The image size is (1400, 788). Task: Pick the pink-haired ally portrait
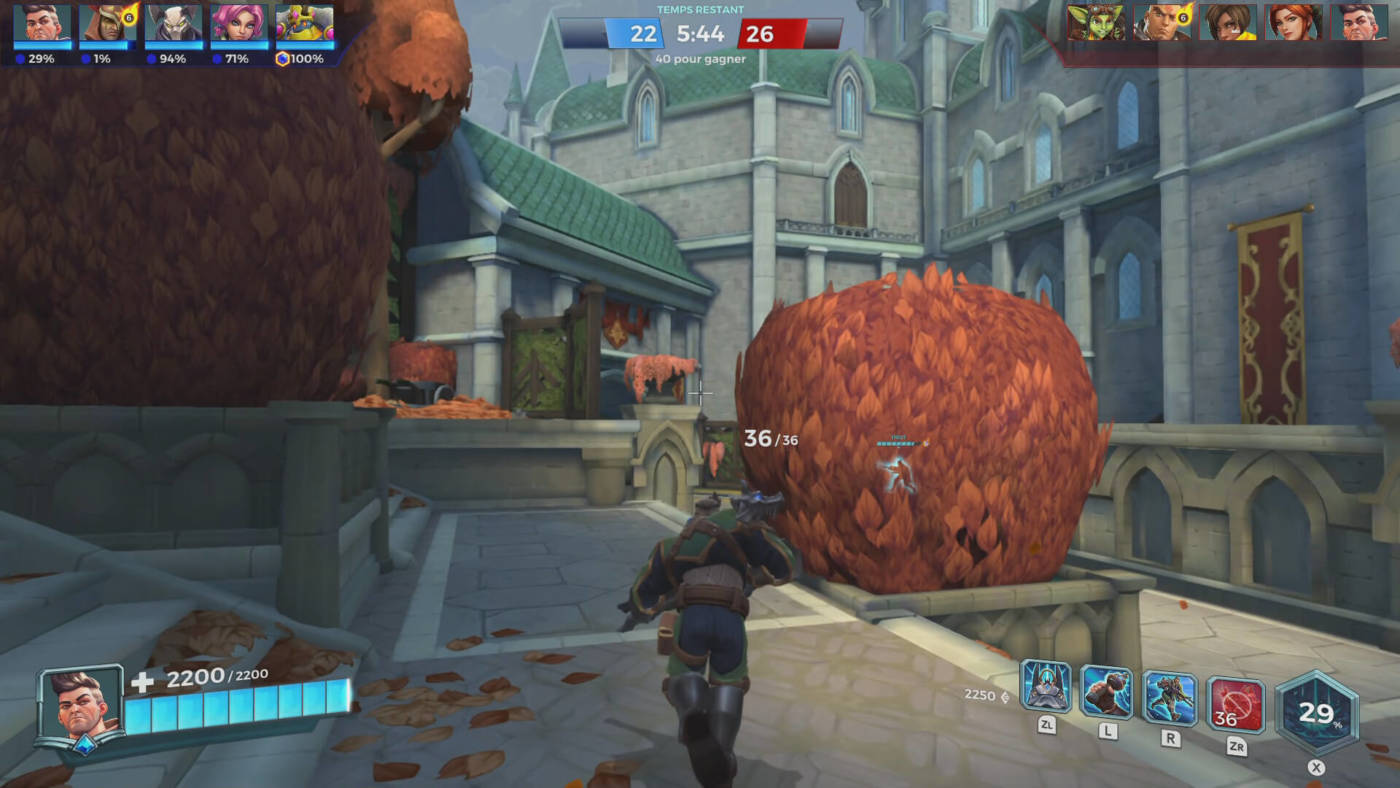click(x=238, y=24)
